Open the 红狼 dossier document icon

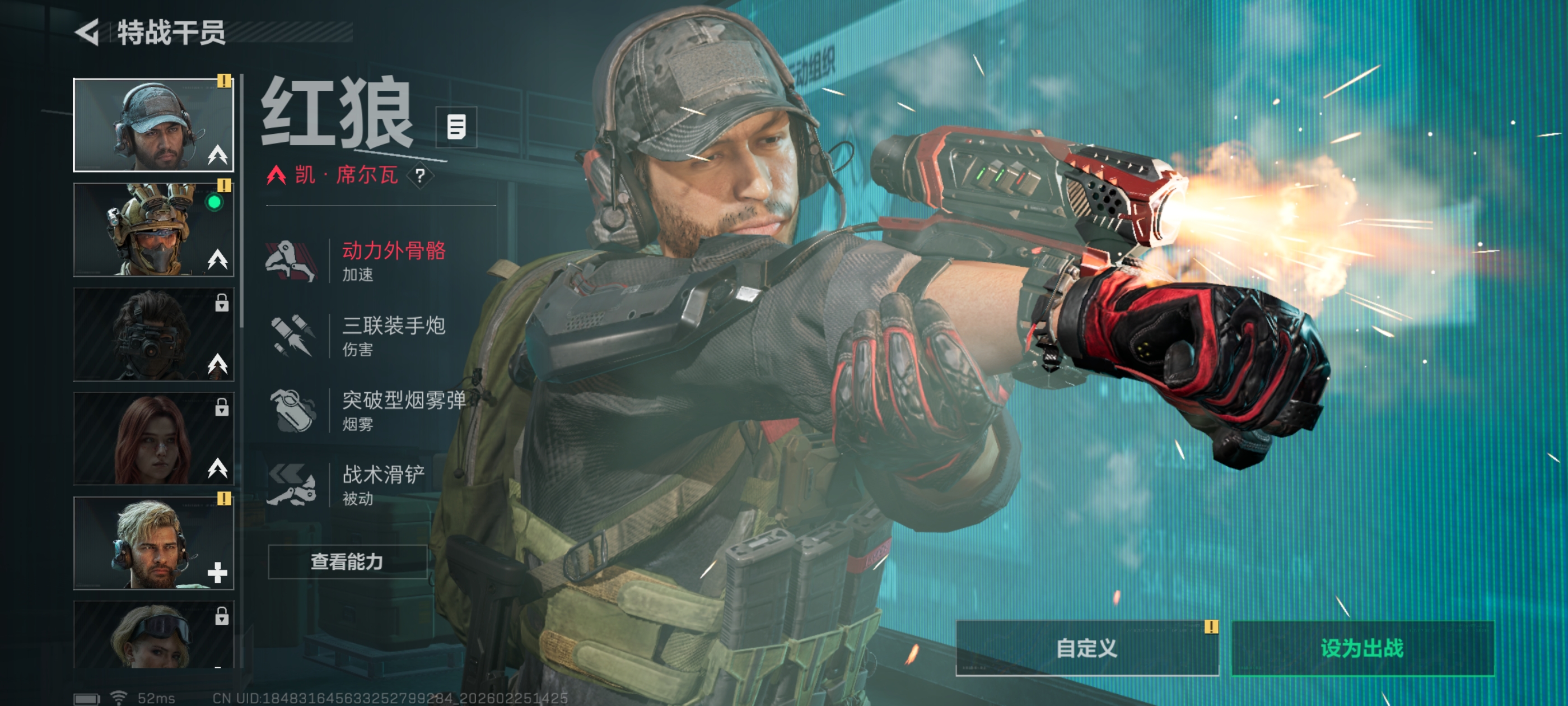(456, 127)
